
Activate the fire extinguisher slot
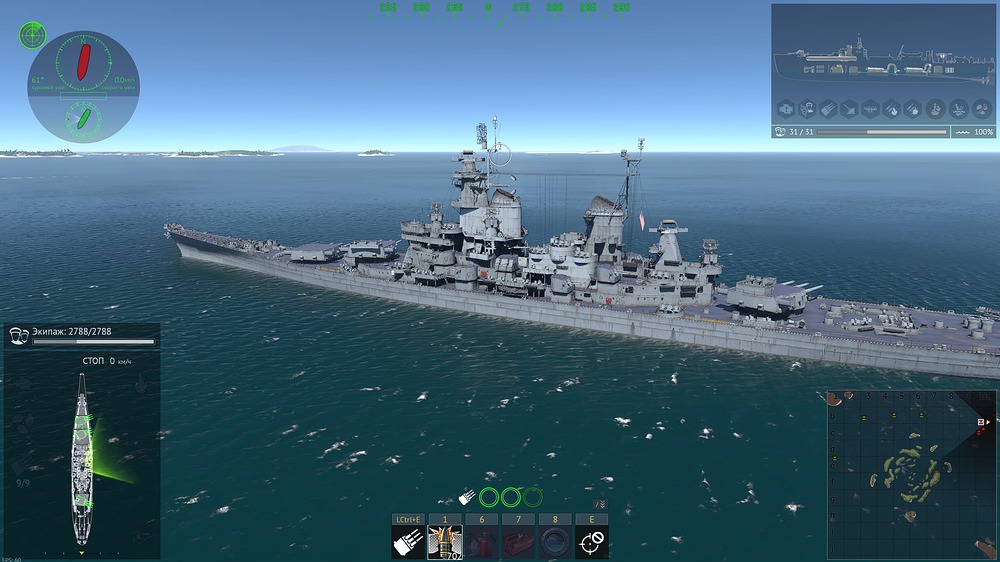481,543
